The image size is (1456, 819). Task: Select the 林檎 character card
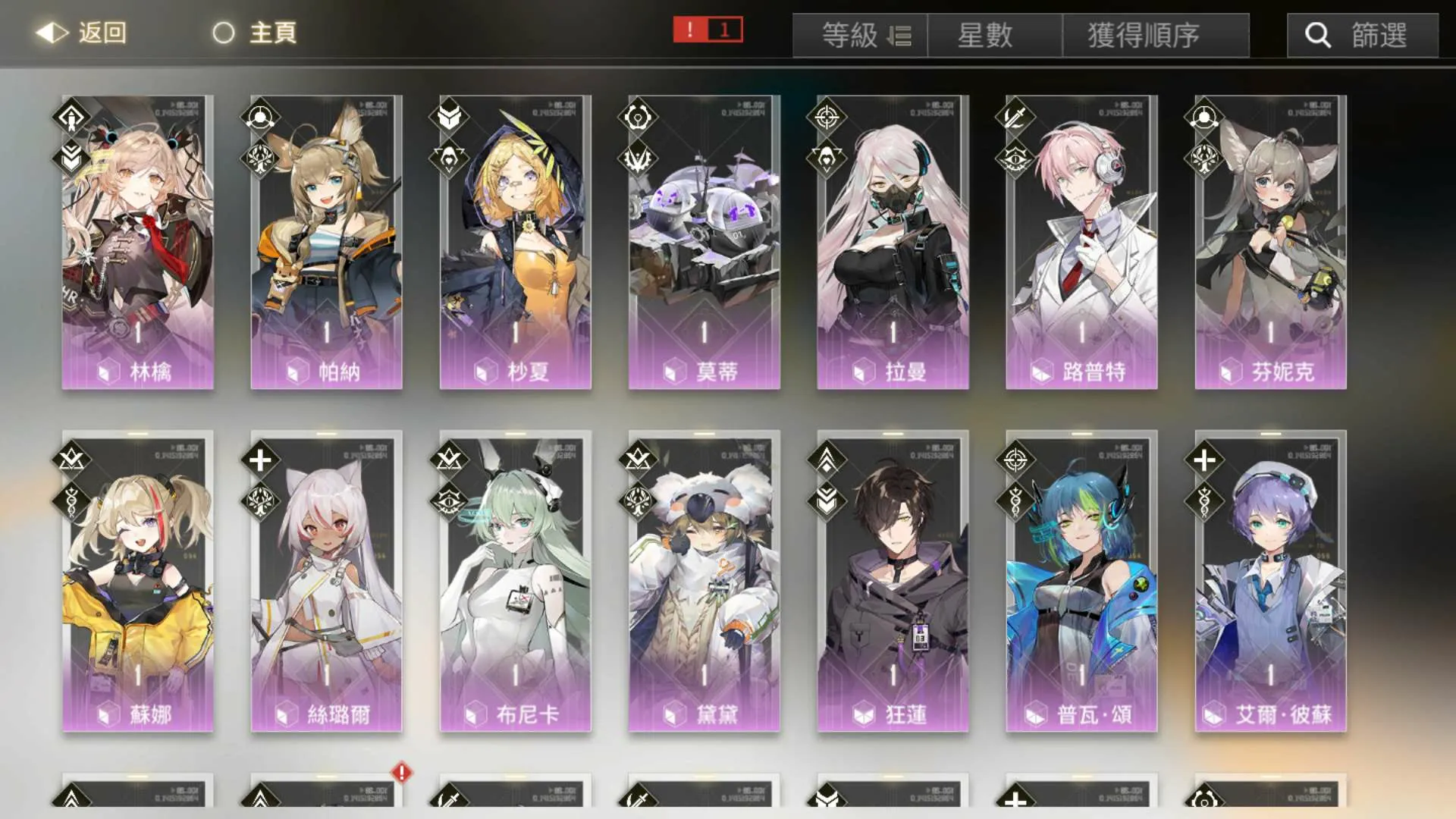137,243
